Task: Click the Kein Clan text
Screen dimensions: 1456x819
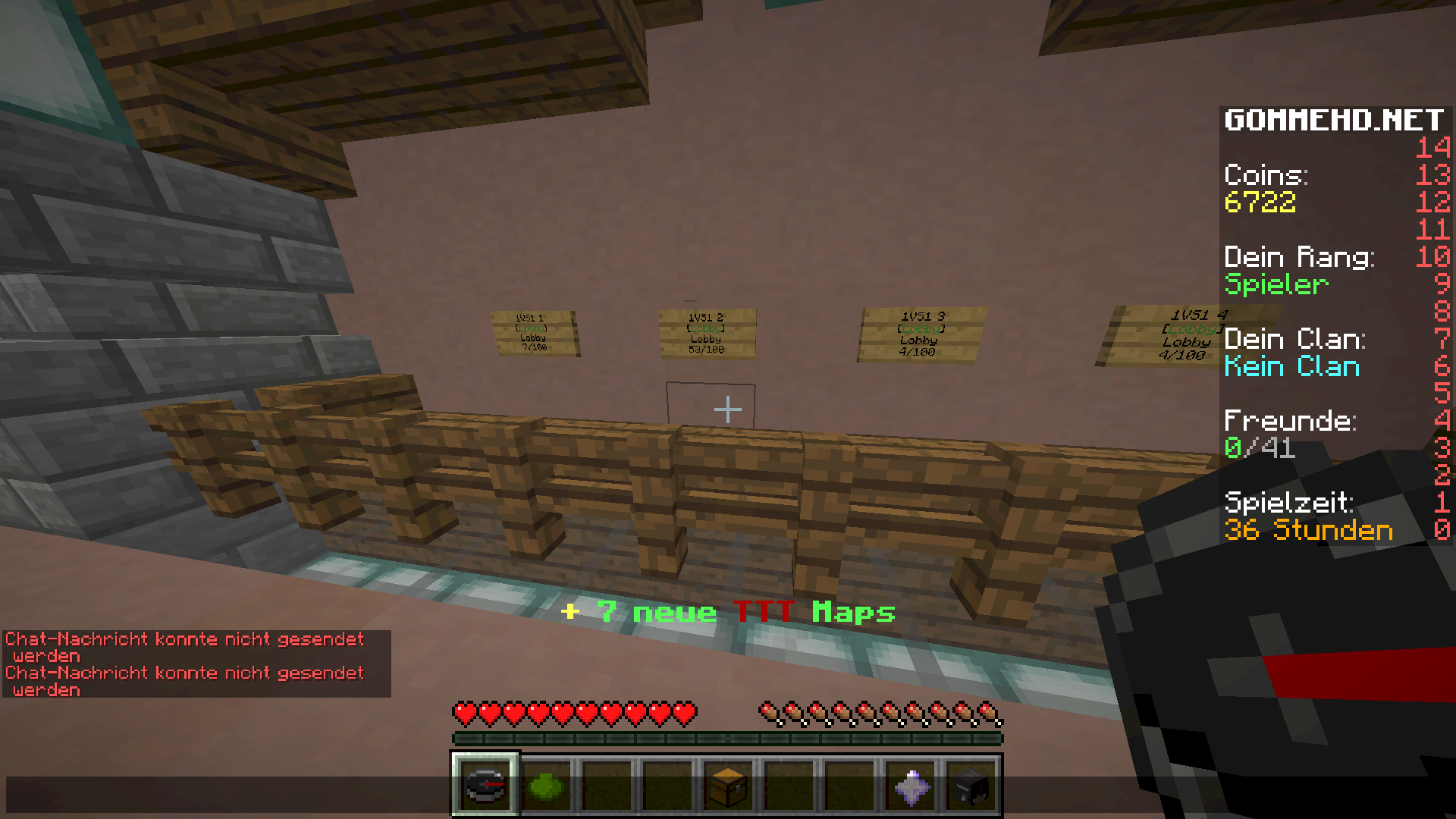Action: point(1293,367)
